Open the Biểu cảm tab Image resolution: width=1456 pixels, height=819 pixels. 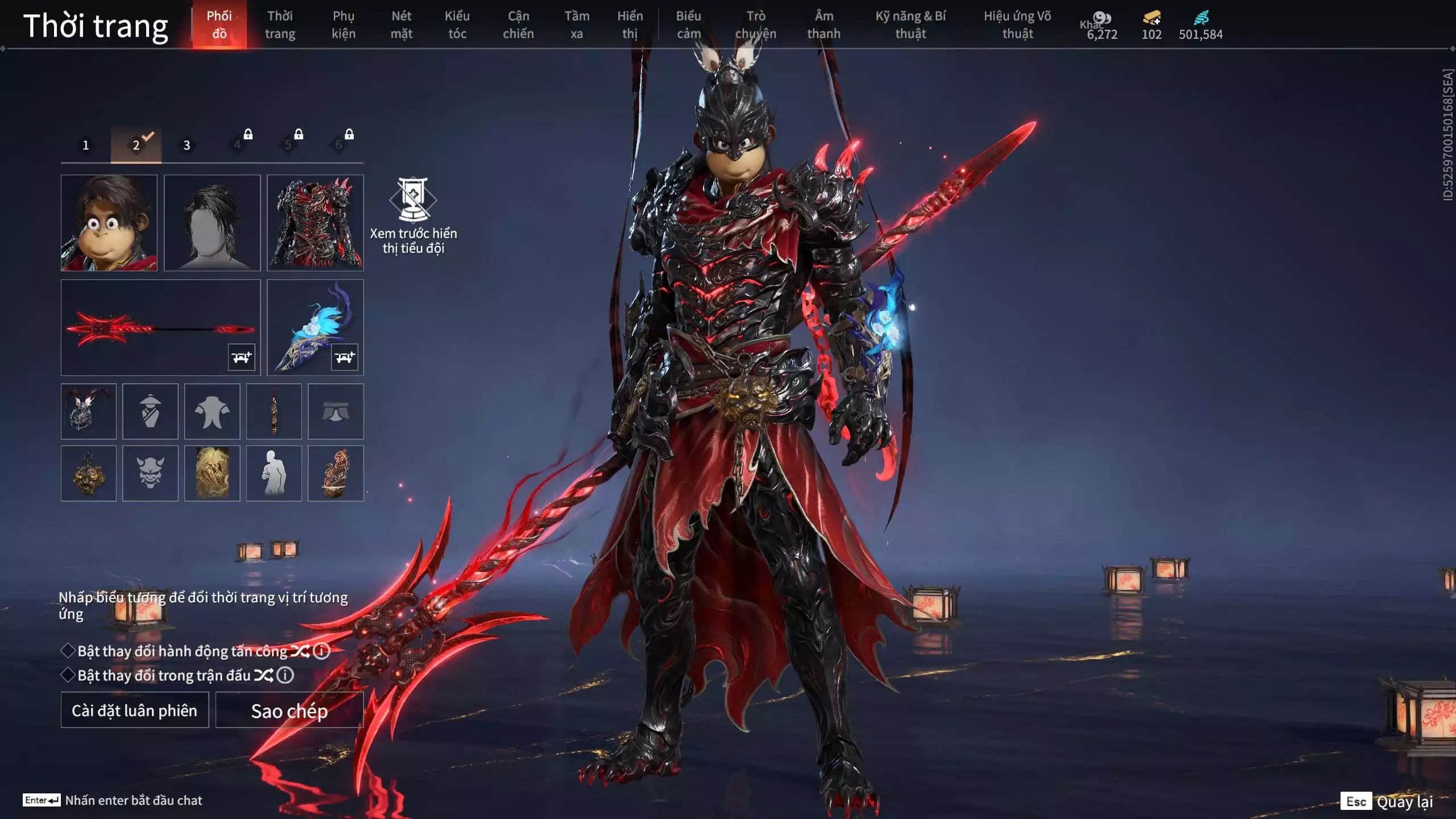point(688,24)
